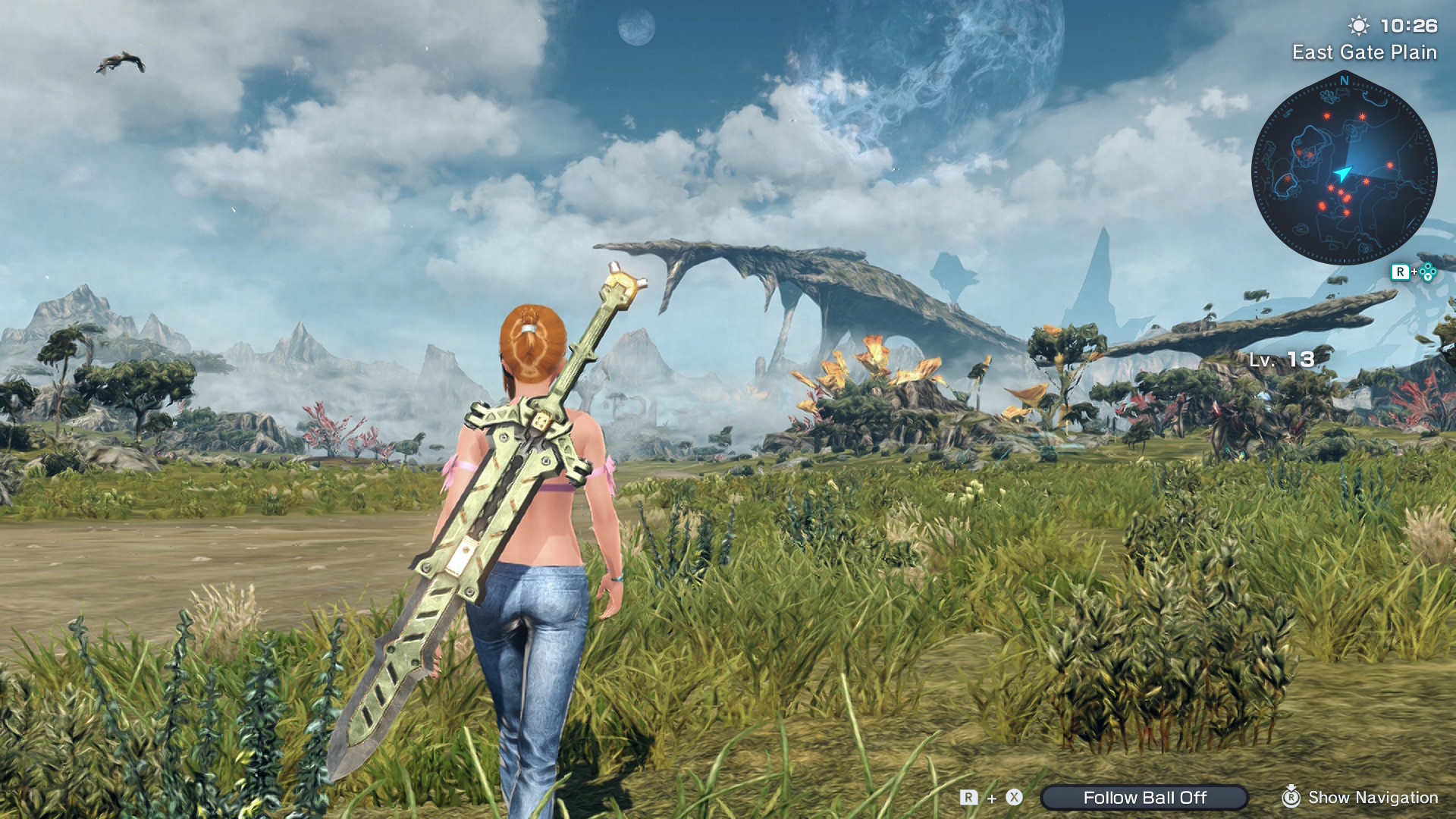Click the R-stick press icon near Show Navigation
The image size is (1456, 819).
[1292, 798]
